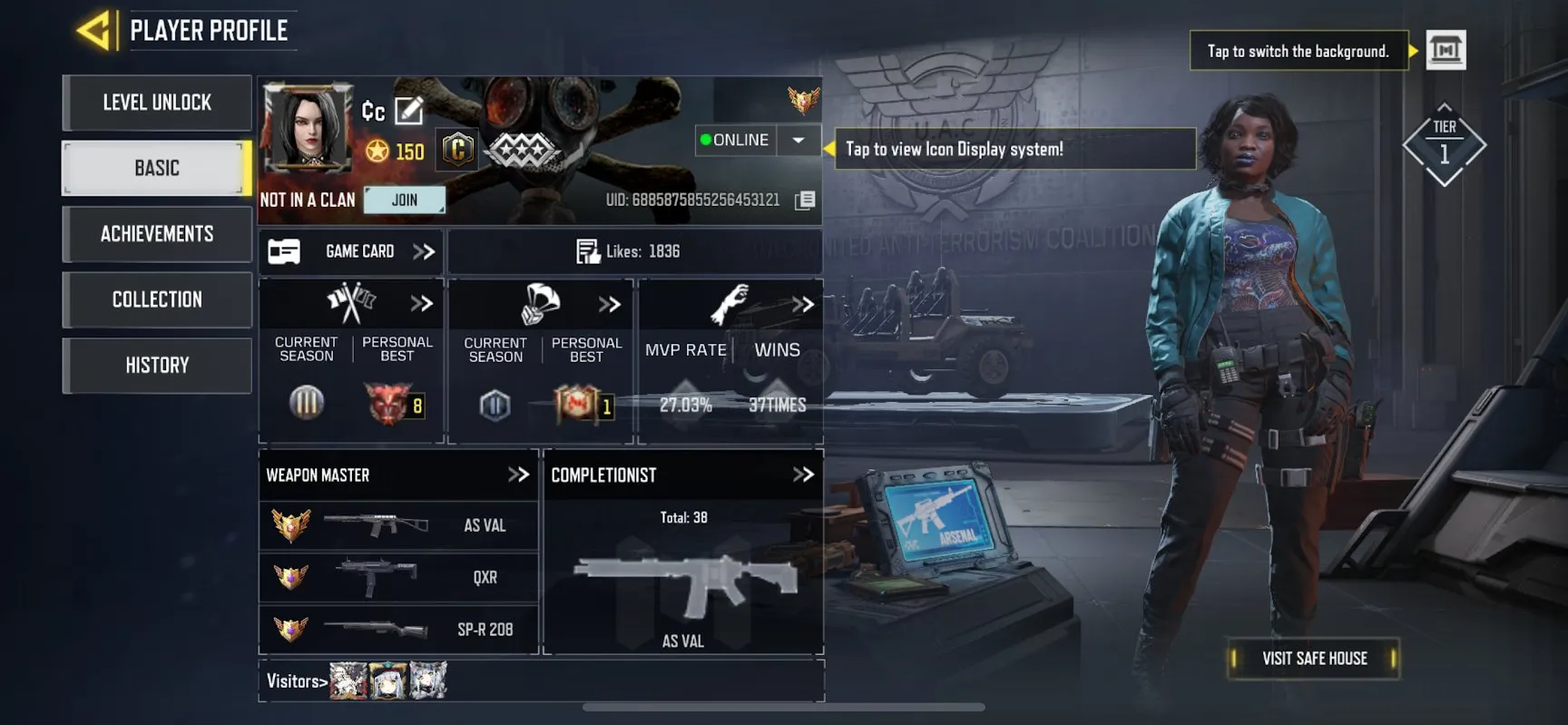The width and height of the screenshot is (1568, 725).
Task: Tap the clan badge beside the level
Action: tap(456, 148)
